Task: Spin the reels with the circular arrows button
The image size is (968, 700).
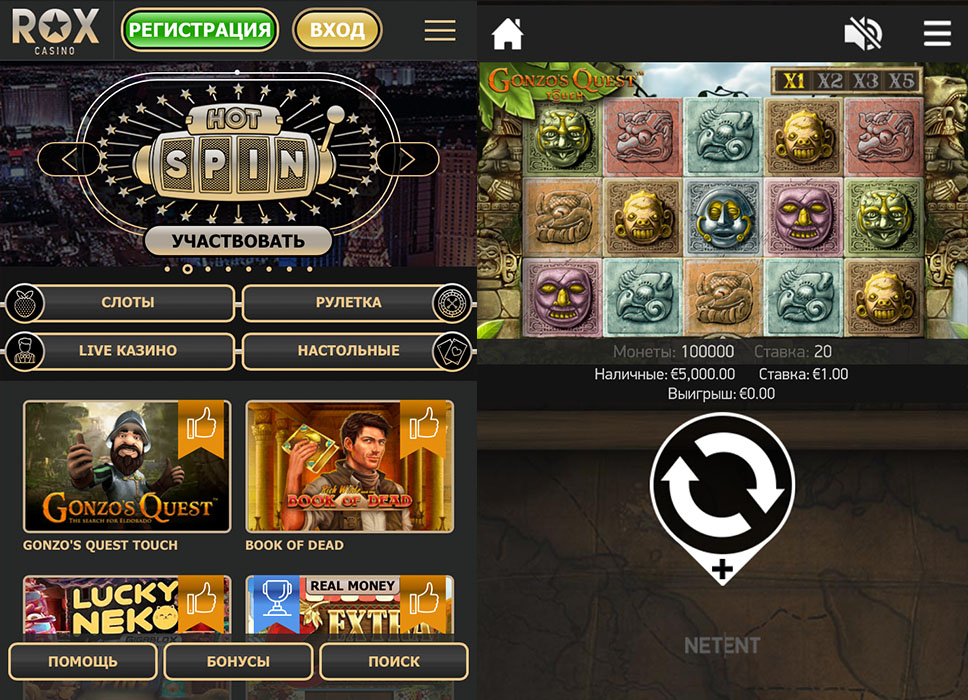Action: tap(722, 485)
